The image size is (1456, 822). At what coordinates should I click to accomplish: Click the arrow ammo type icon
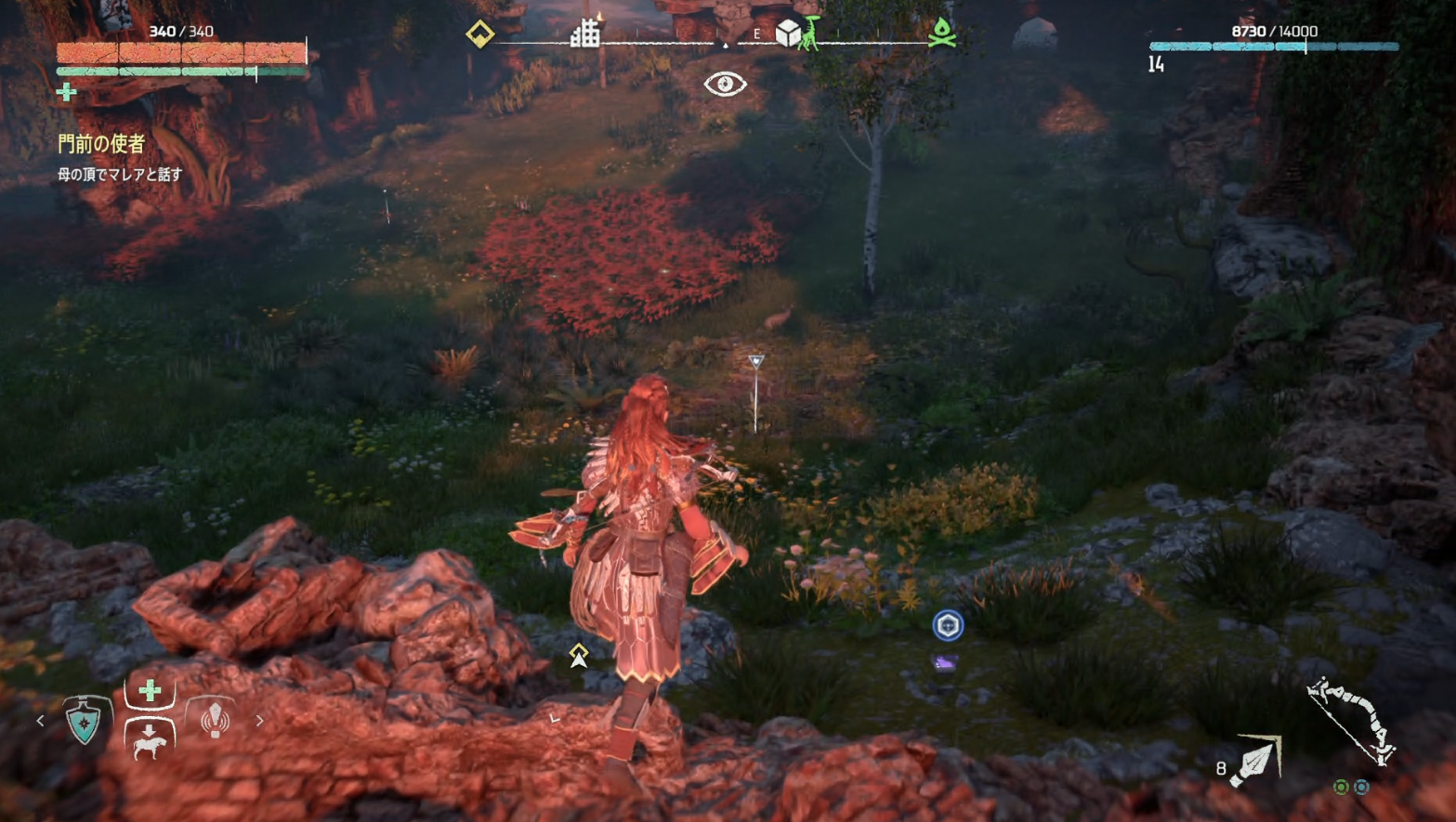coord(1257,761)
